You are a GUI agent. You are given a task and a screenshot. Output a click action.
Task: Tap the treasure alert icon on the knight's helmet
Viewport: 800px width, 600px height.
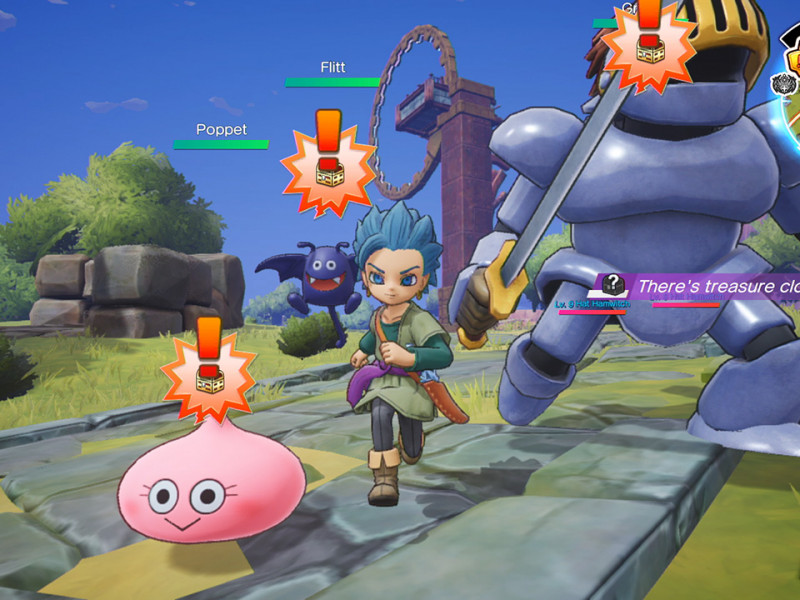click(x=650, y=40)
